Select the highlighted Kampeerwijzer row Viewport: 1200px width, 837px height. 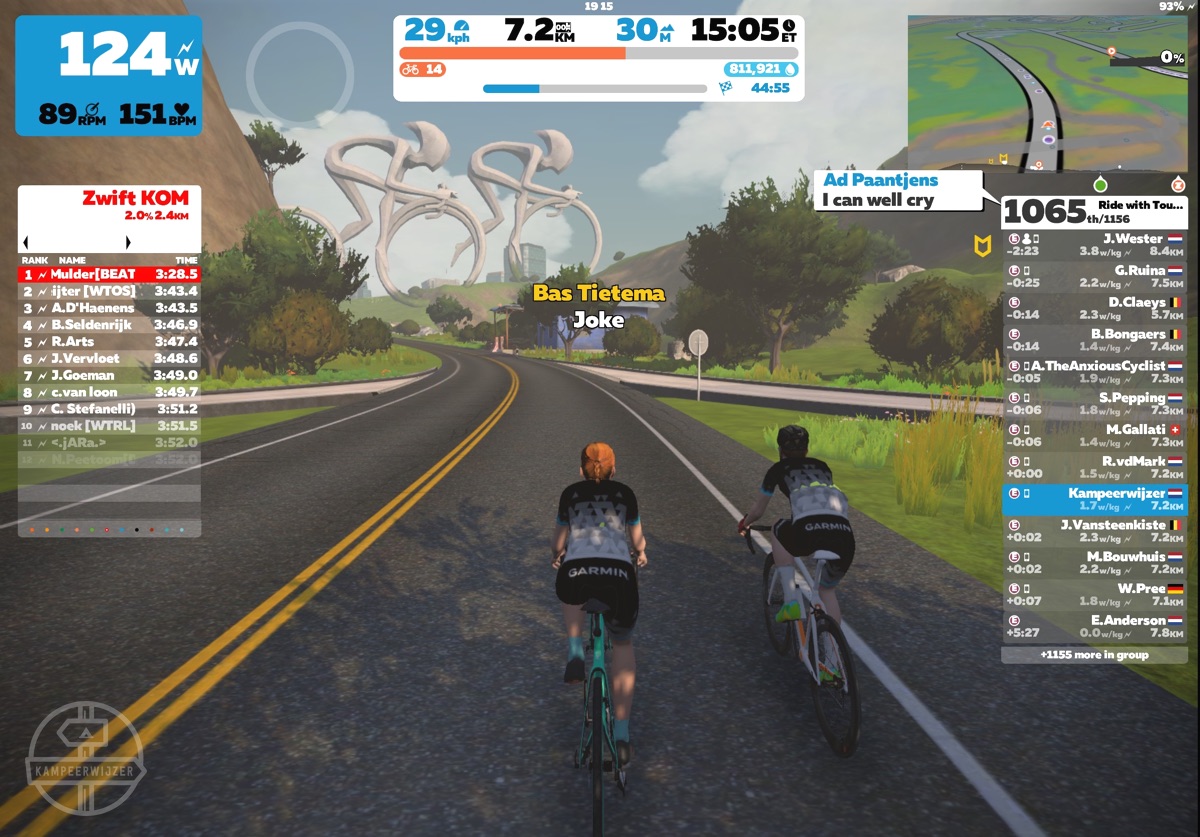(x=1094, y=499)
